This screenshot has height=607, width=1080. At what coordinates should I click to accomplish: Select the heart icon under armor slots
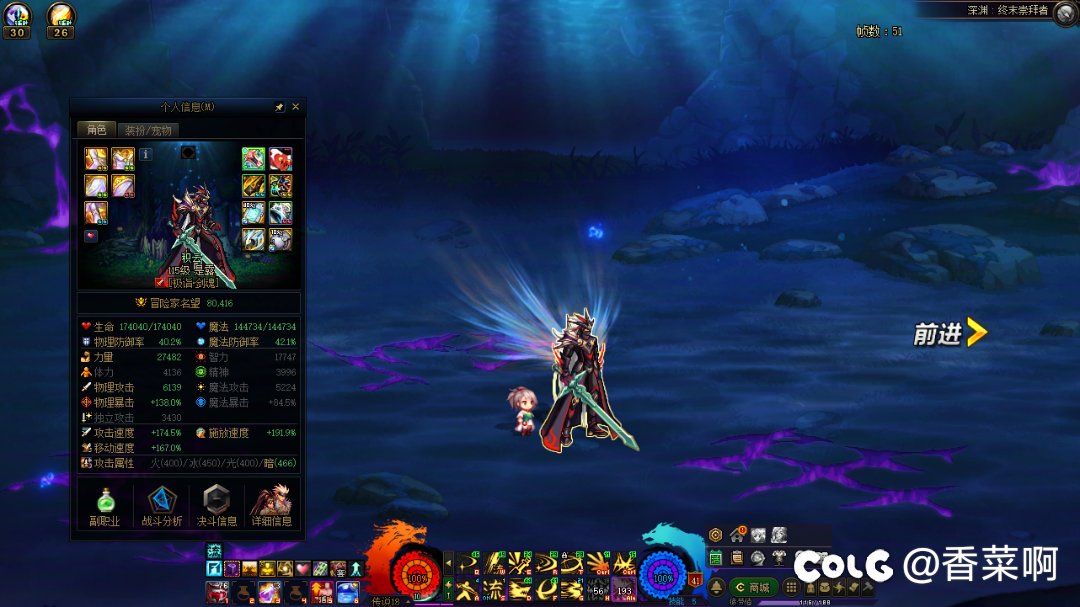click(x=91, y=236)
